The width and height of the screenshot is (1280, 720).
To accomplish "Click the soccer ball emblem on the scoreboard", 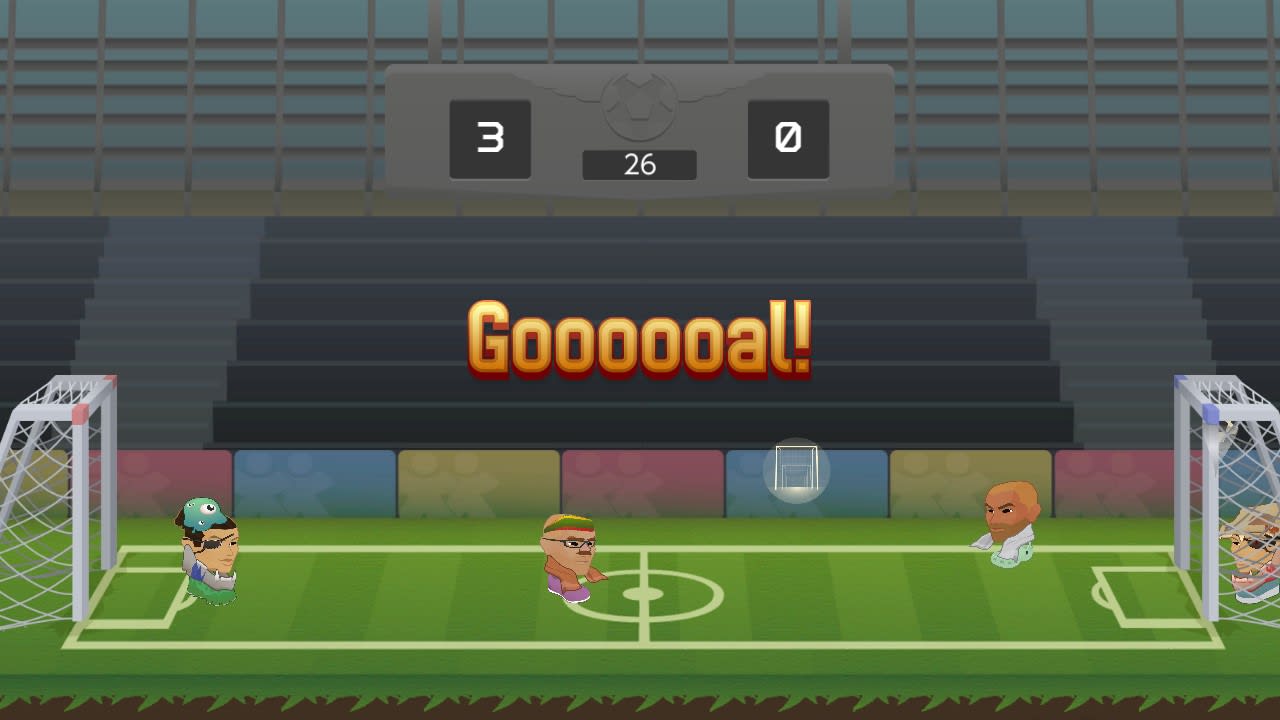I will pos(640,110).
